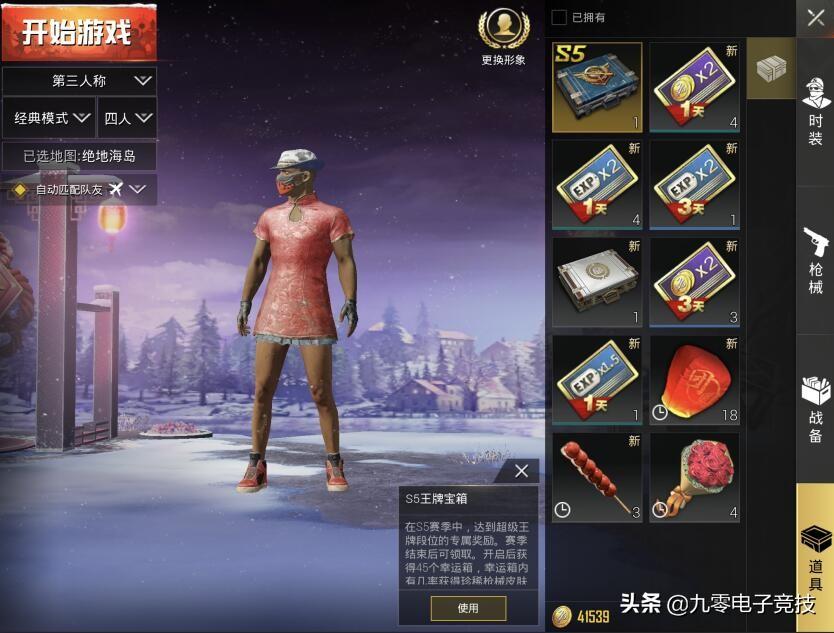Open the 经典模式 game mode dropdown
The image size is (834, 633).
[x=48, y=118]
